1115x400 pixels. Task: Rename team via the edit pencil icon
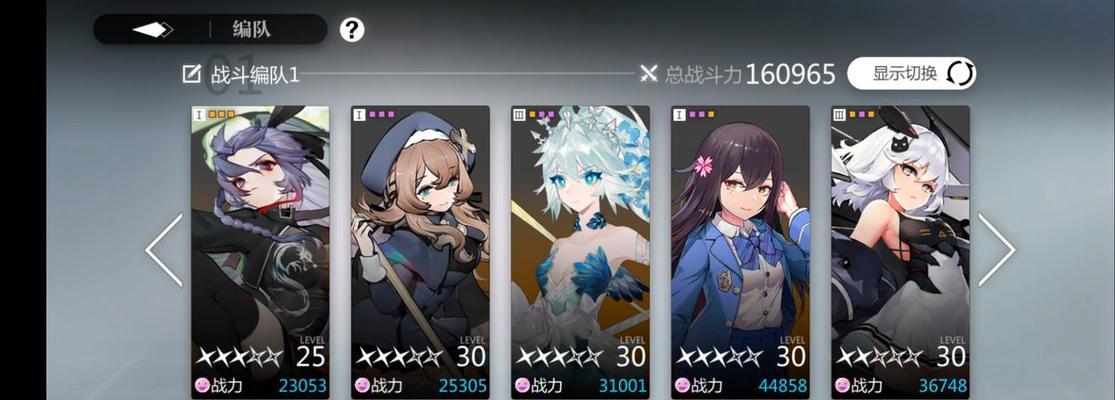[x=191, y=74]
